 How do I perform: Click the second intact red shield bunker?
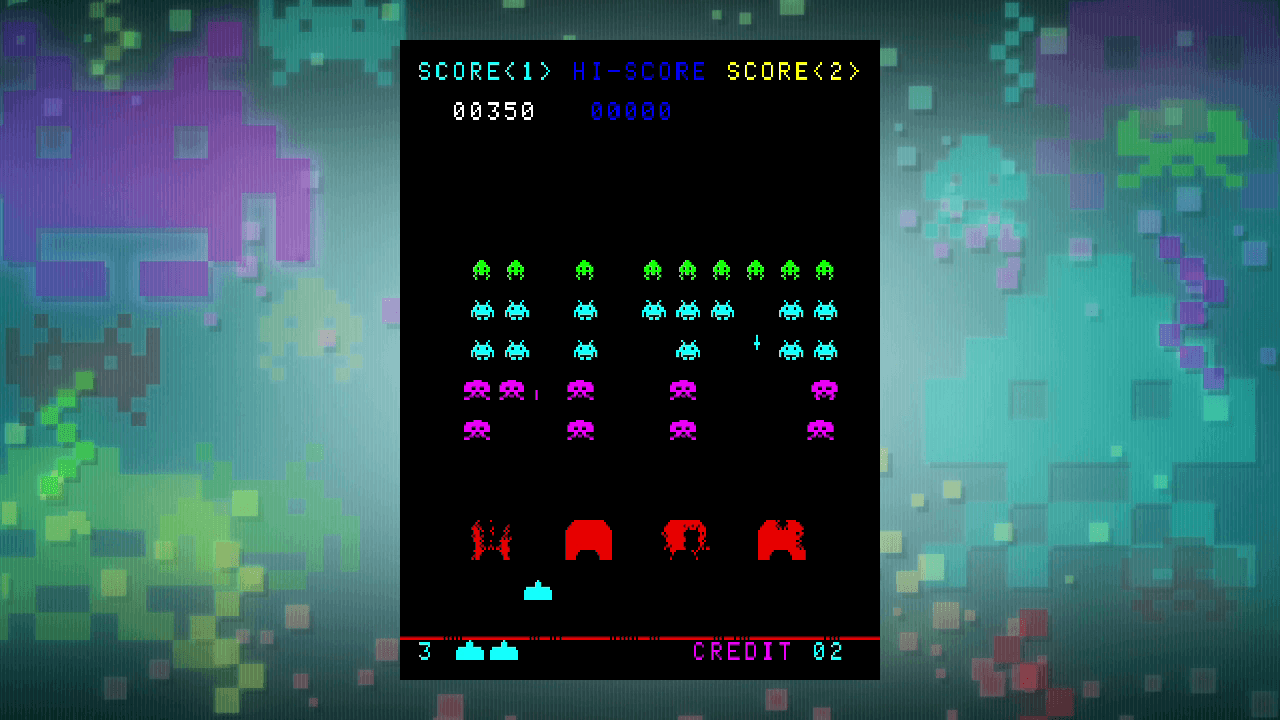[x=589, y=538]
